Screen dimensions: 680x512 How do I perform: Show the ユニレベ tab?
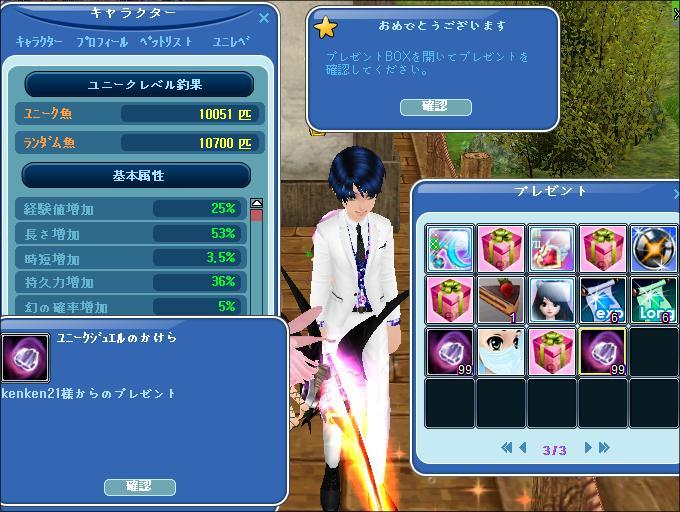coord(231,43)
